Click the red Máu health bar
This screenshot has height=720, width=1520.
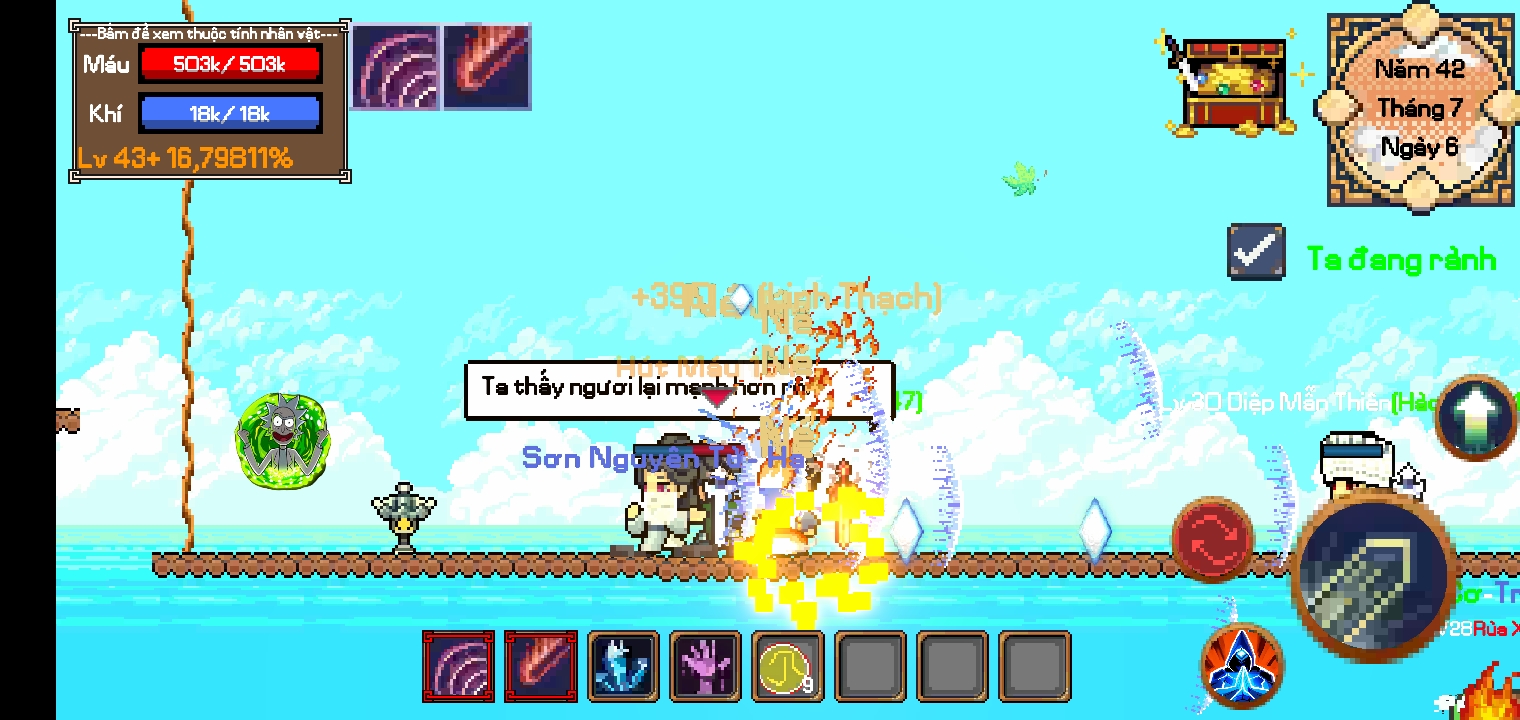(230, 63)
